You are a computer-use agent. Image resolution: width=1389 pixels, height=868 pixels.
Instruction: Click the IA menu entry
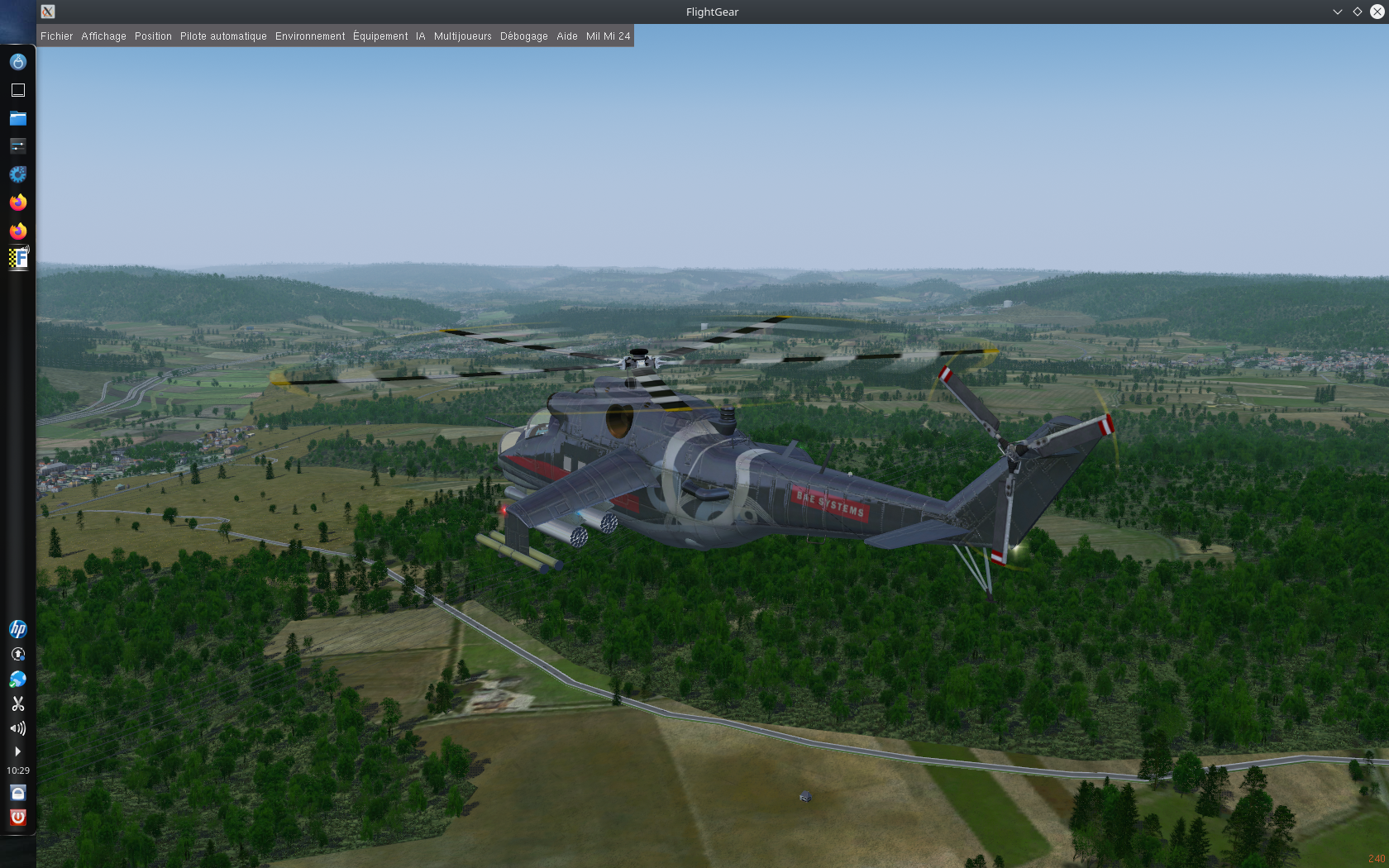tap(421, 36)
